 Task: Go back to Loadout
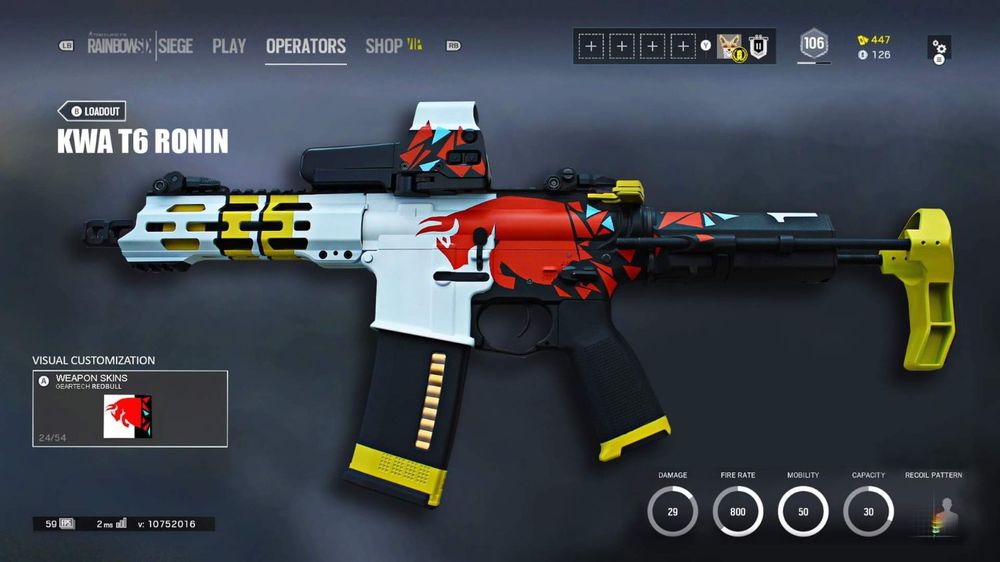91,112
